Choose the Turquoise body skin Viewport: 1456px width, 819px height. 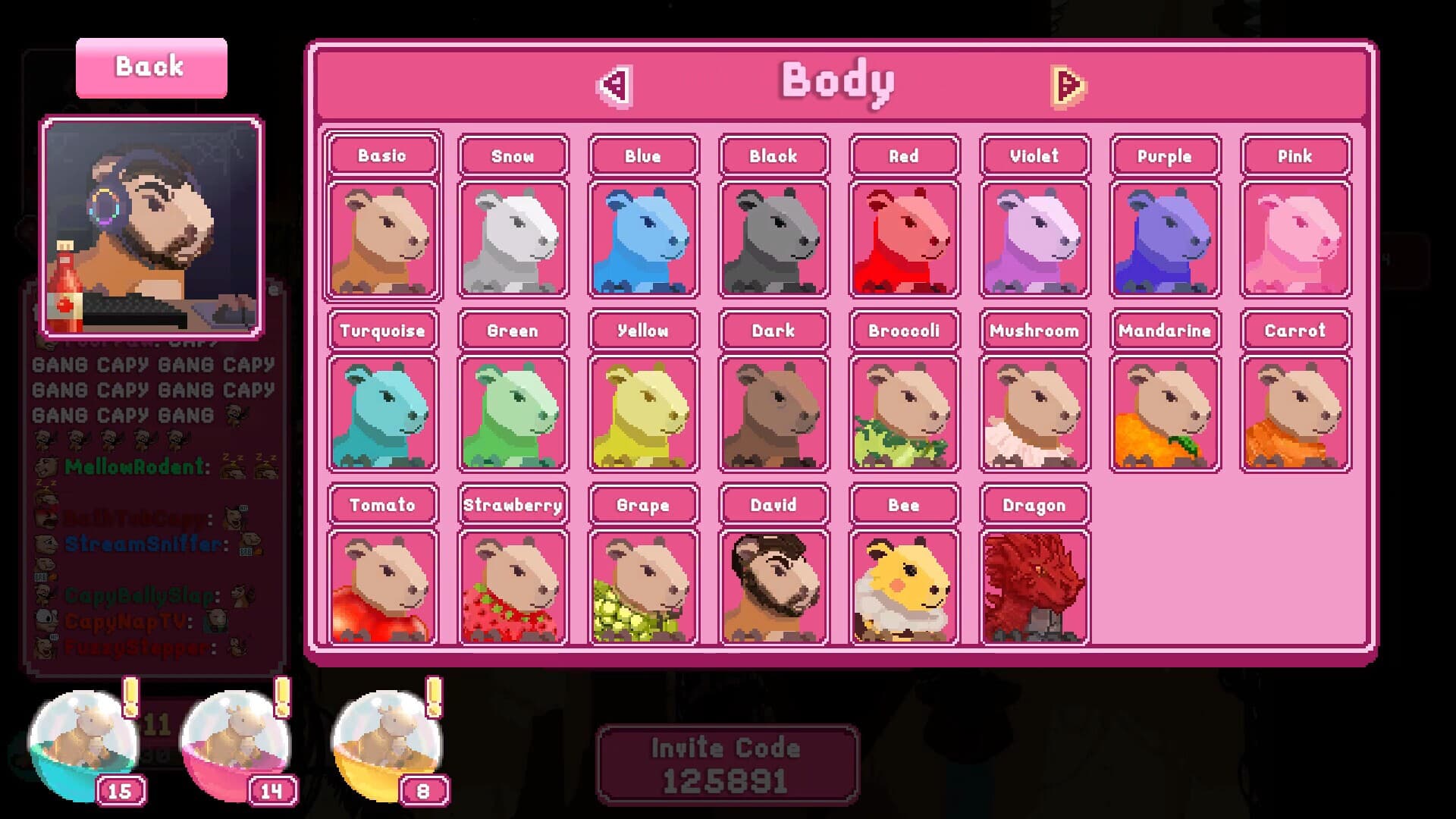[x=383, y=413]
